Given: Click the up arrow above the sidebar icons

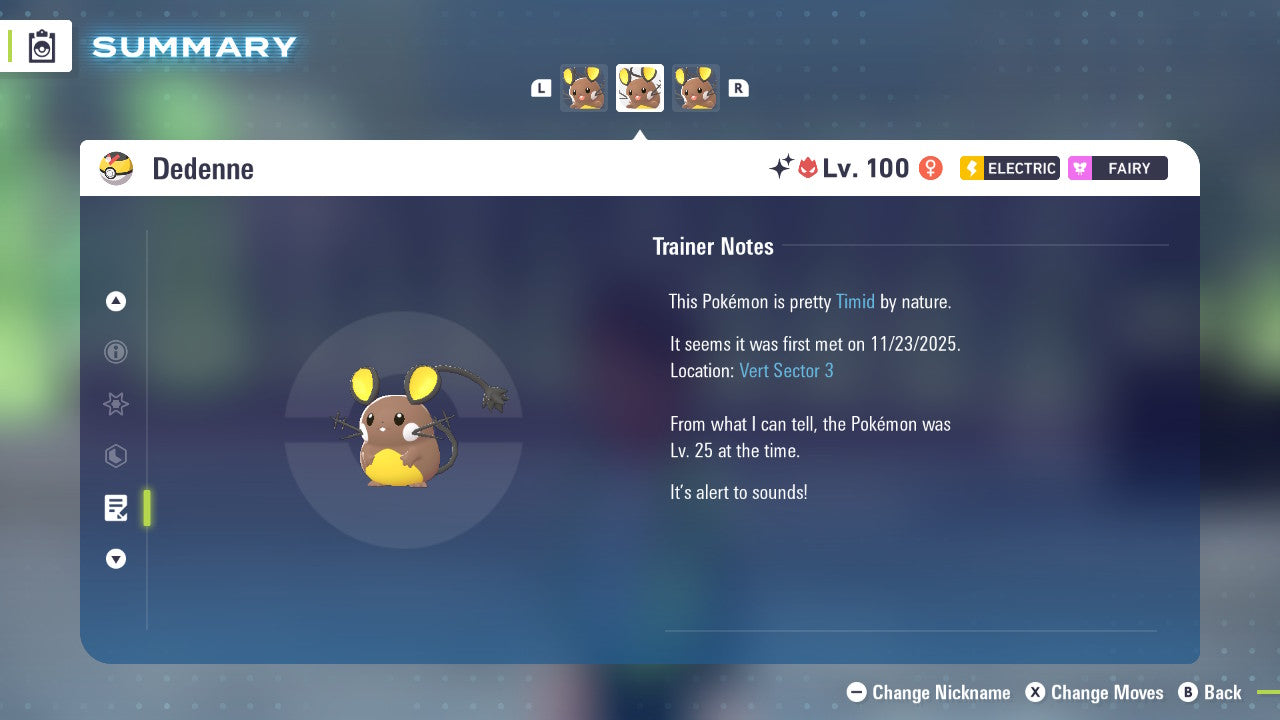Looking at the screenshot, I should [x=116, y=301].
